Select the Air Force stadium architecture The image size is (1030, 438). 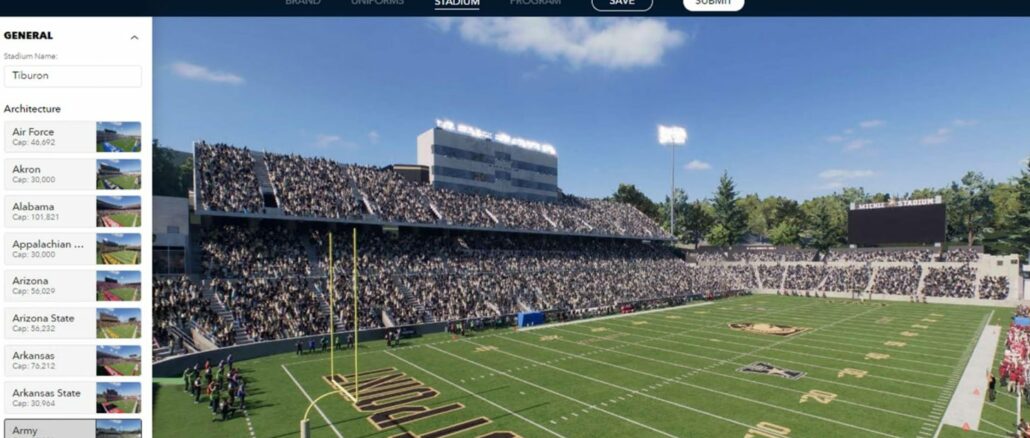point(72,137)
